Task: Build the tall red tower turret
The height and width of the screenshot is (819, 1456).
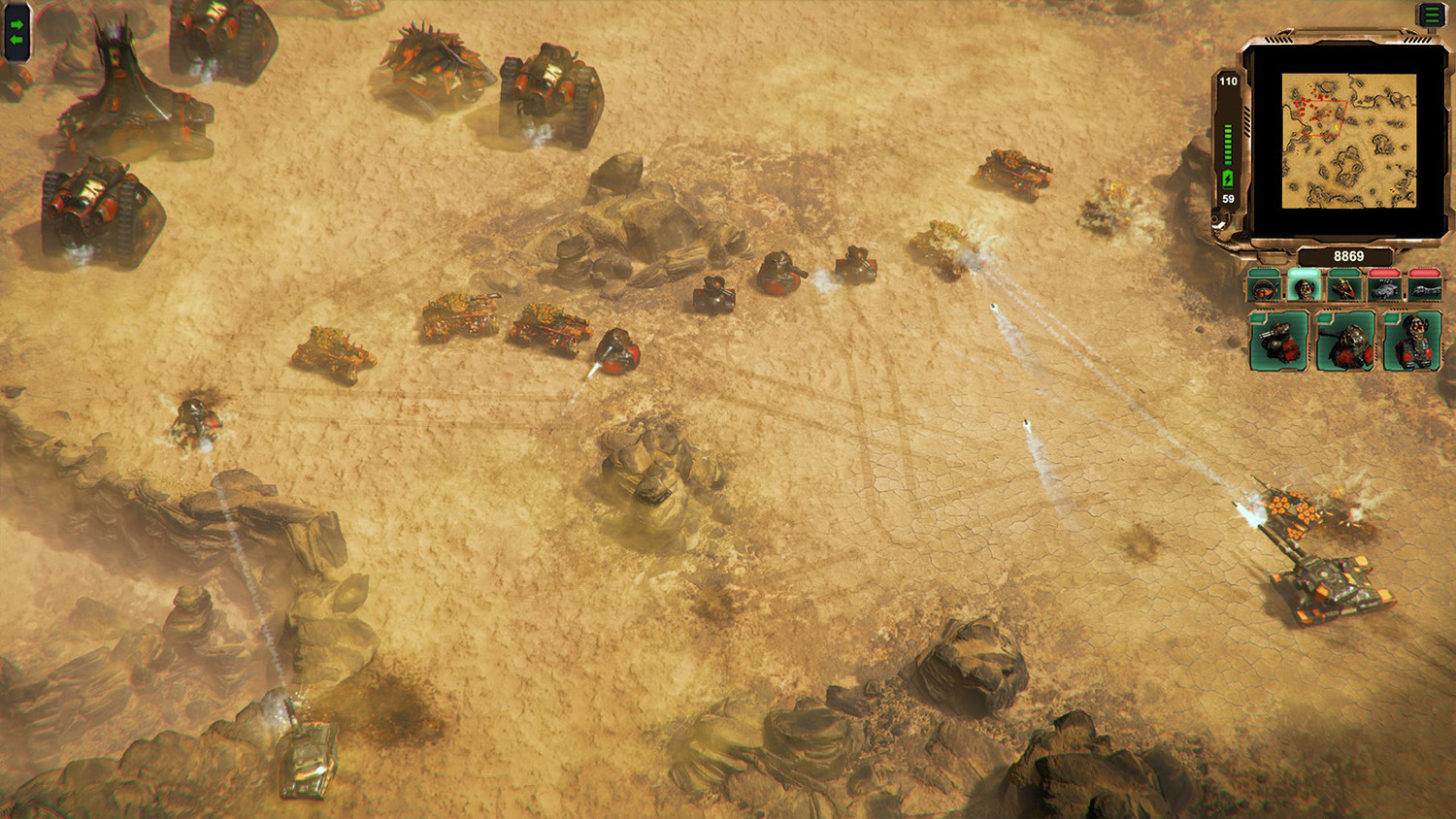Action: (1412, 342)
